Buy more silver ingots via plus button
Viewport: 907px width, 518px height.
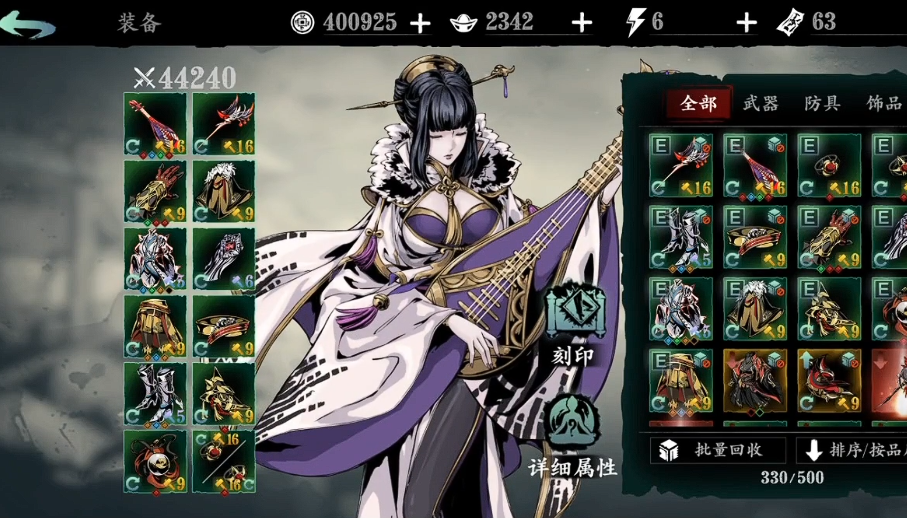[581, 23]
